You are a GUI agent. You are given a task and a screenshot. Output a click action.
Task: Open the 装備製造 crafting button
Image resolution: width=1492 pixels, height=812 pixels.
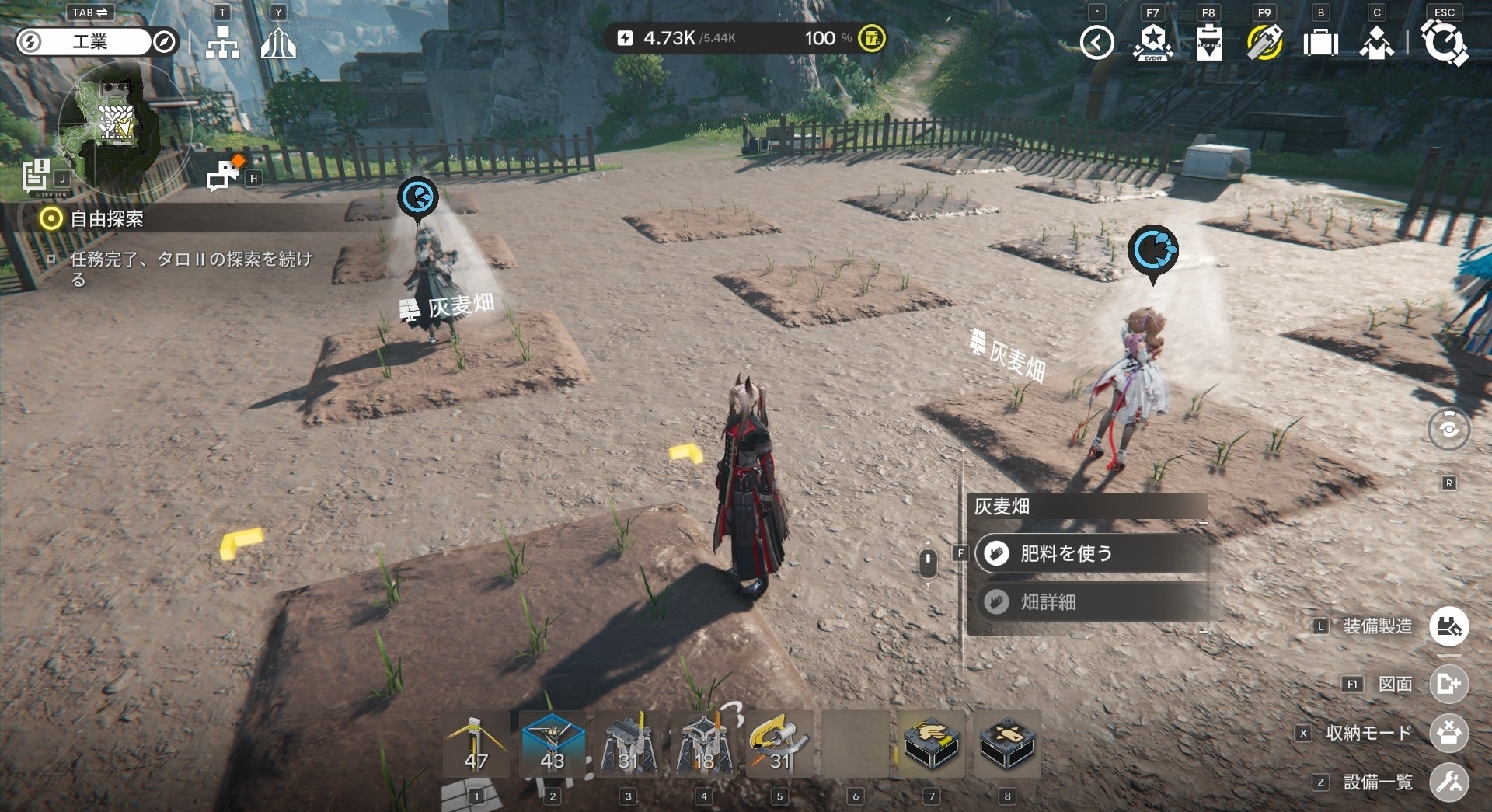point(1448,626)
